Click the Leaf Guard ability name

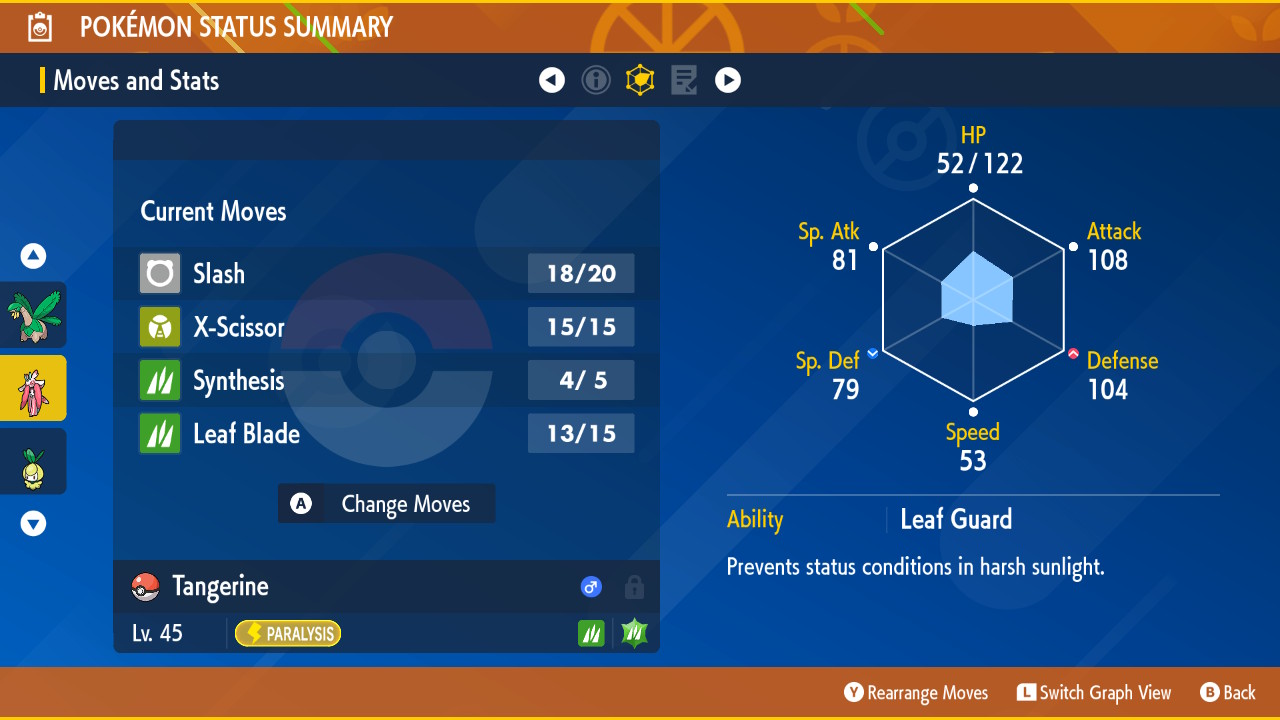pyautogui.click(x=956, y=519)
